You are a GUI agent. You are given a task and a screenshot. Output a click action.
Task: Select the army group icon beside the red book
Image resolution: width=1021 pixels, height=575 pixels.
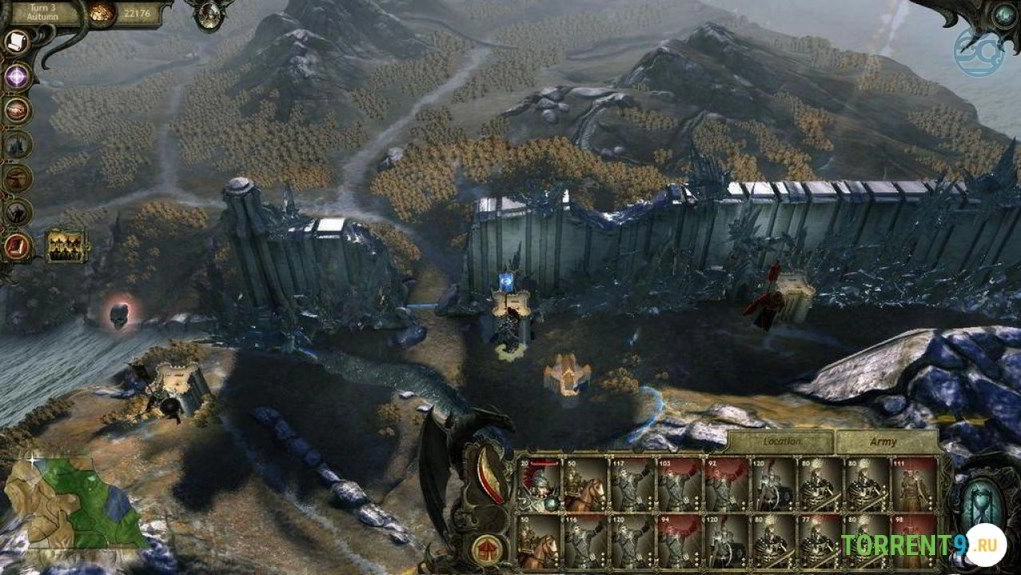coord(66,245)
